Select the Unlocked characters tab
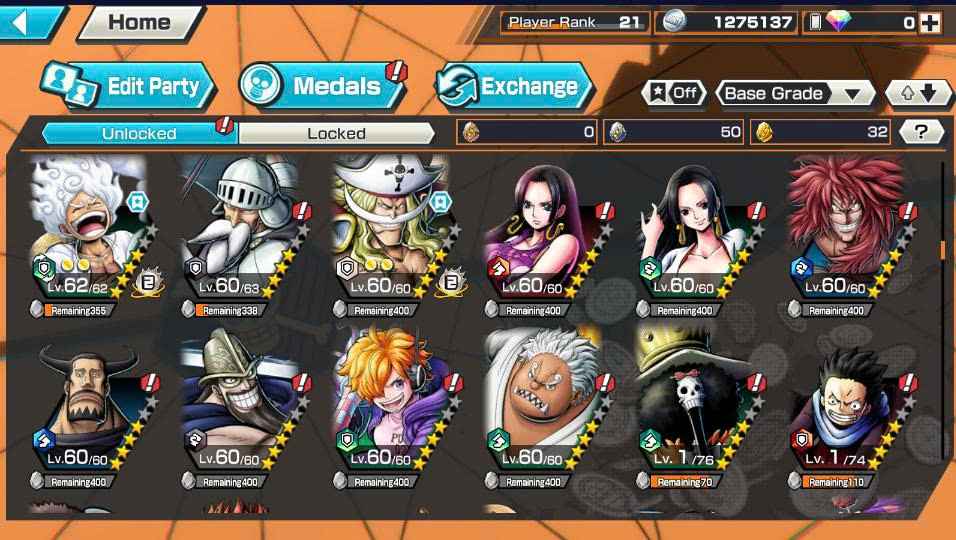The image size is (956, 540). [138, 133]
